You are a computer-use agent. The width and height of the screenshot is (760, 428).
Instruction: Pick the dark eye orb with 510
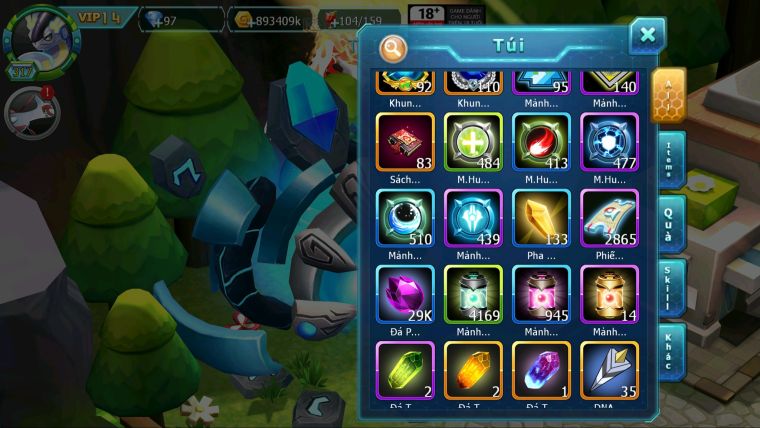tap(405, 218)
